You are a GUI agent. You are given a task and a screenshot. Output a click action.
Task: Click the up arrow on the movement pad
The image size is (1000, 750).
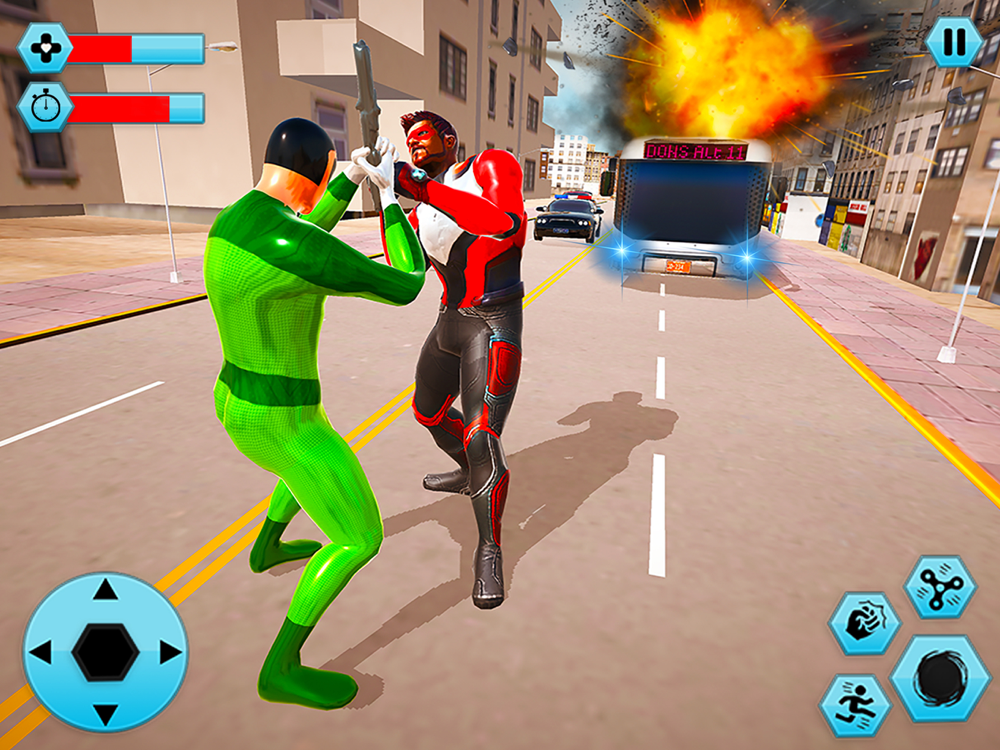105,591
